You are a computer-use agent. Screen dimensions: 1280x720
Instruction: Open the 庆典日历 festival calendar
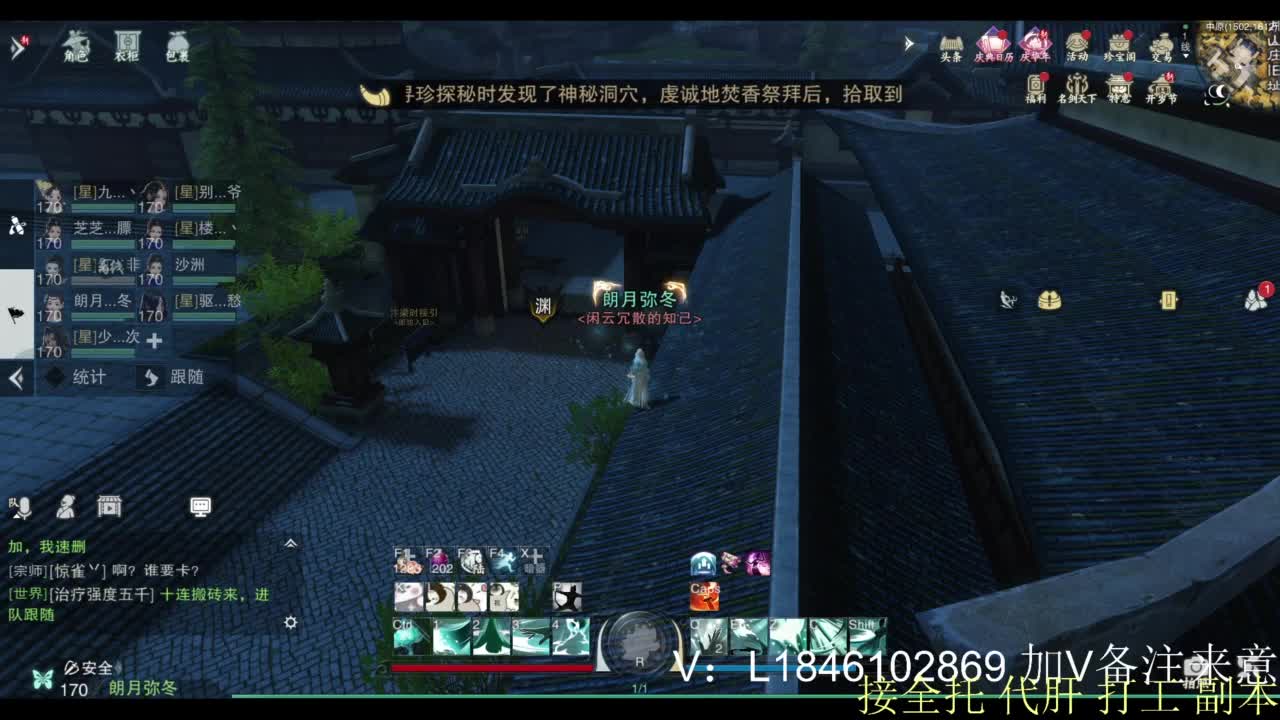click(991, 45)
